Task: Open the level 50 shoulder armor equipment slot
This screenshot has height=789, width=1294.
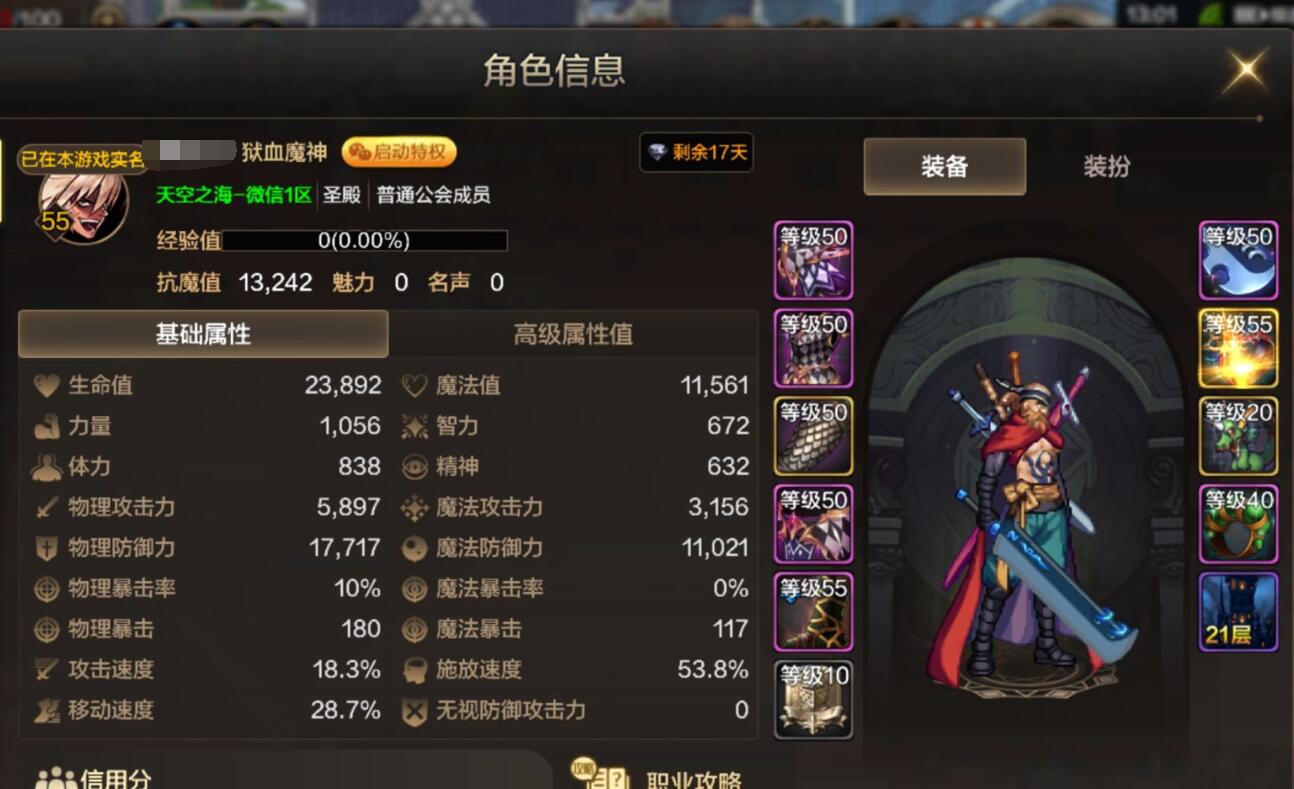Action: tap(812, 260)
